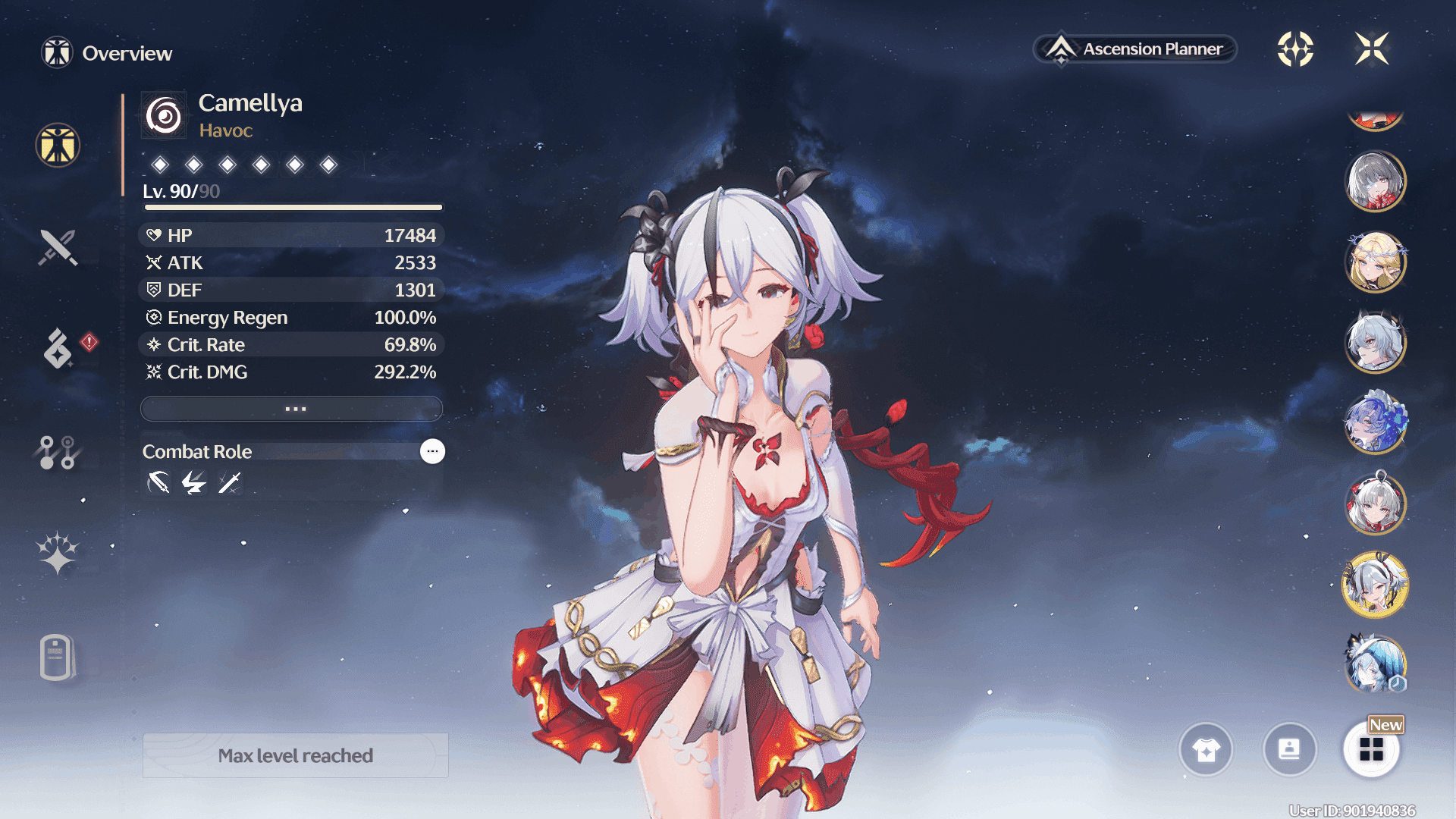Click the Max level reached button
Image resolution: width=1456 pixels, height=819 pixels.
click(296, 755)
